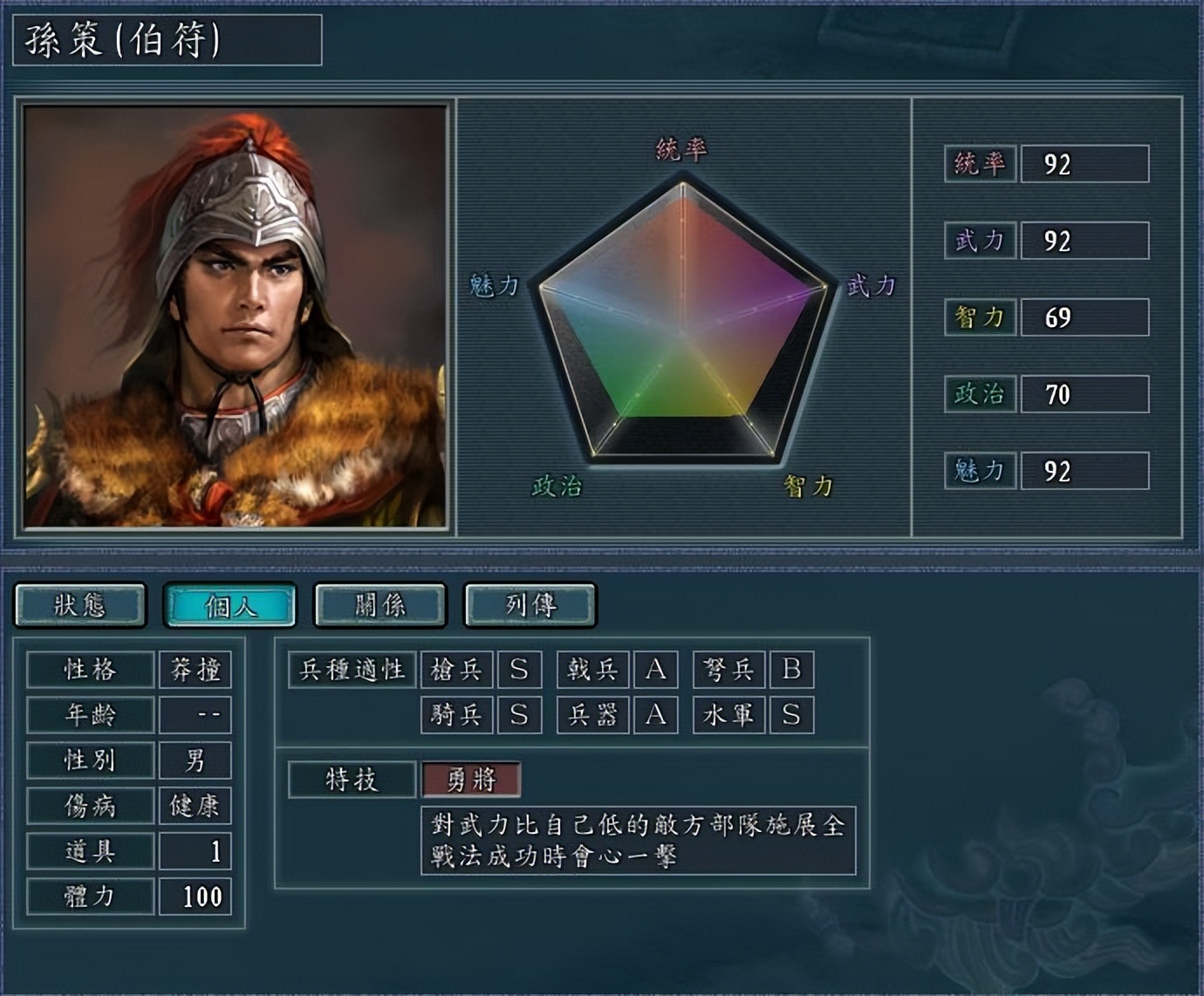
Task: Select the 武力 stat label icon
Action: point(979,239)
